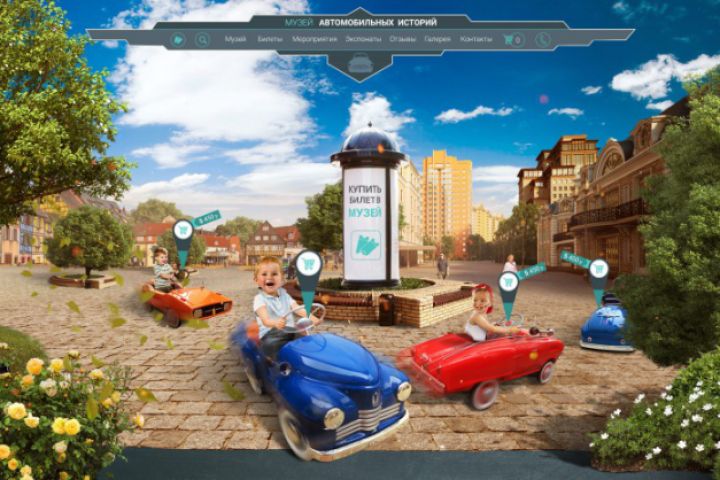The image size is (720, 480).
Task: Choose the cart marker over the front blue car
Action: tap(308, 264)
